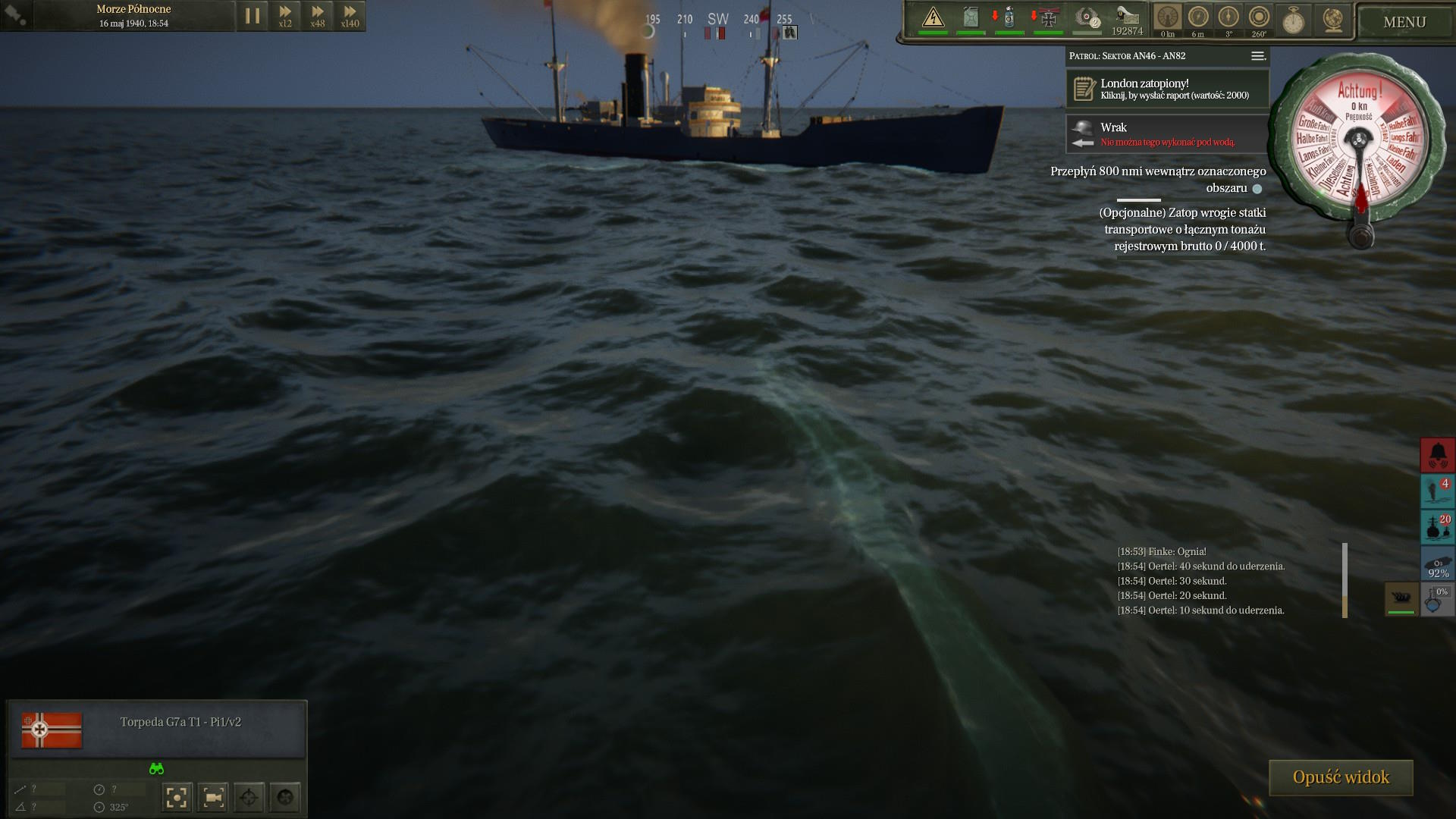Show the four detected smoke contacts

point(1437,491)
